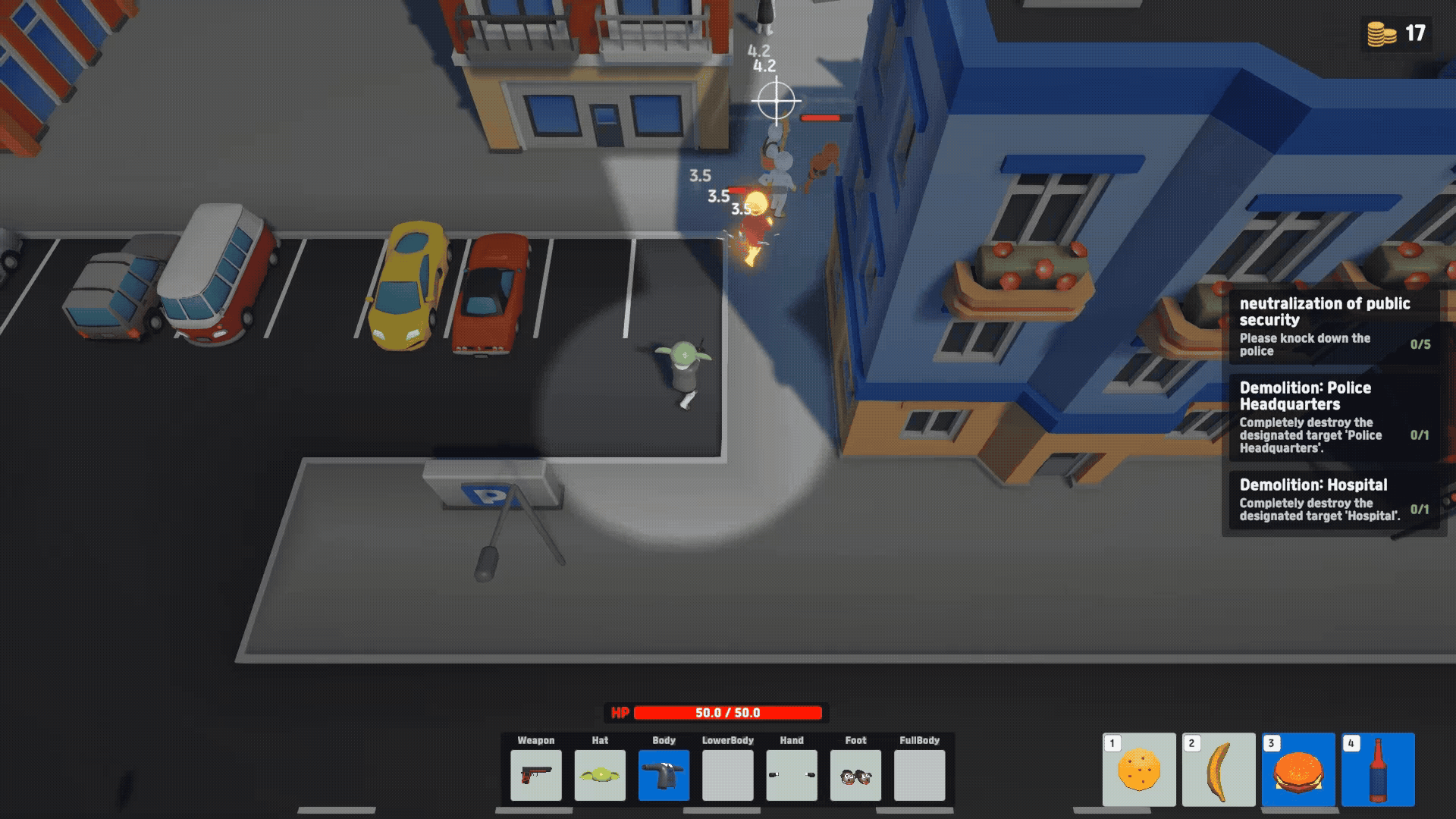1456x819 pixels.
Task: Toggle the highlighted Body equipment slot
Action: tap(663, 777)
